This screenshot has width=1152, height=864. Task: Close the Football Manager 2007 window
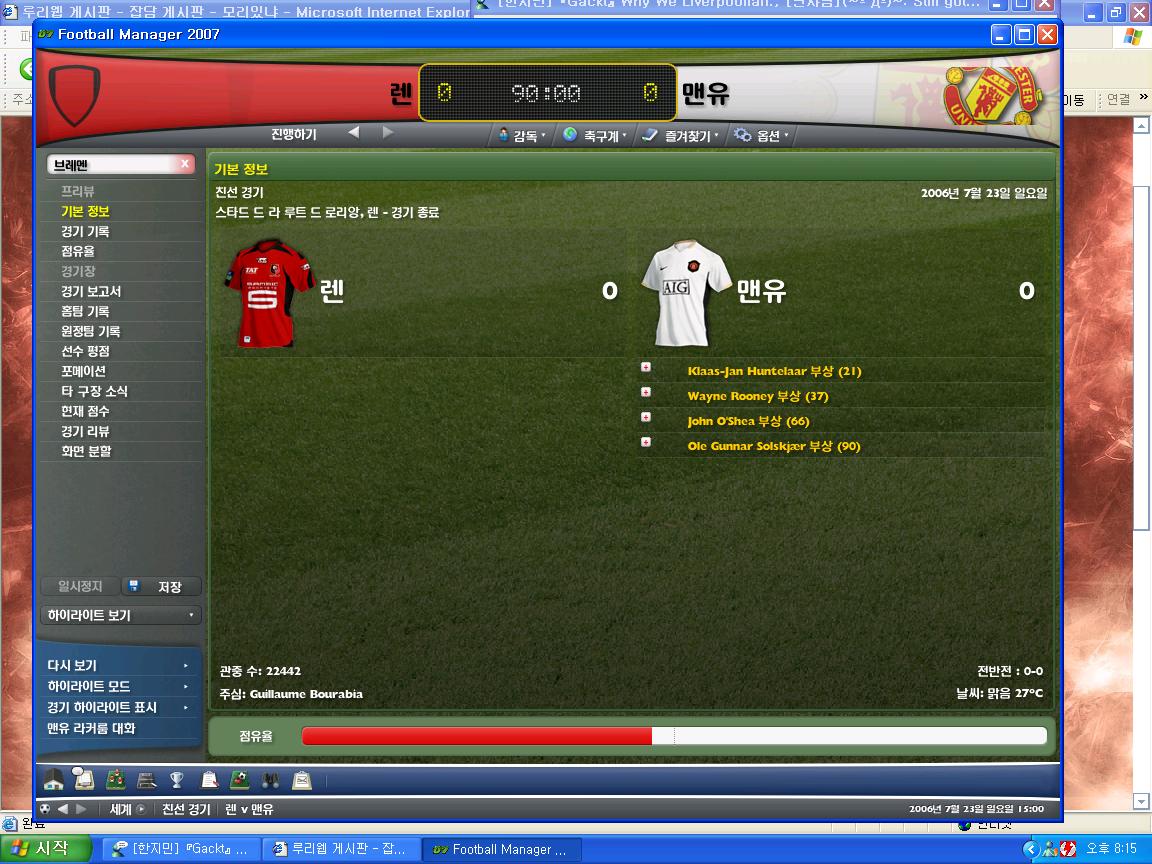[x=1047, y=35]
